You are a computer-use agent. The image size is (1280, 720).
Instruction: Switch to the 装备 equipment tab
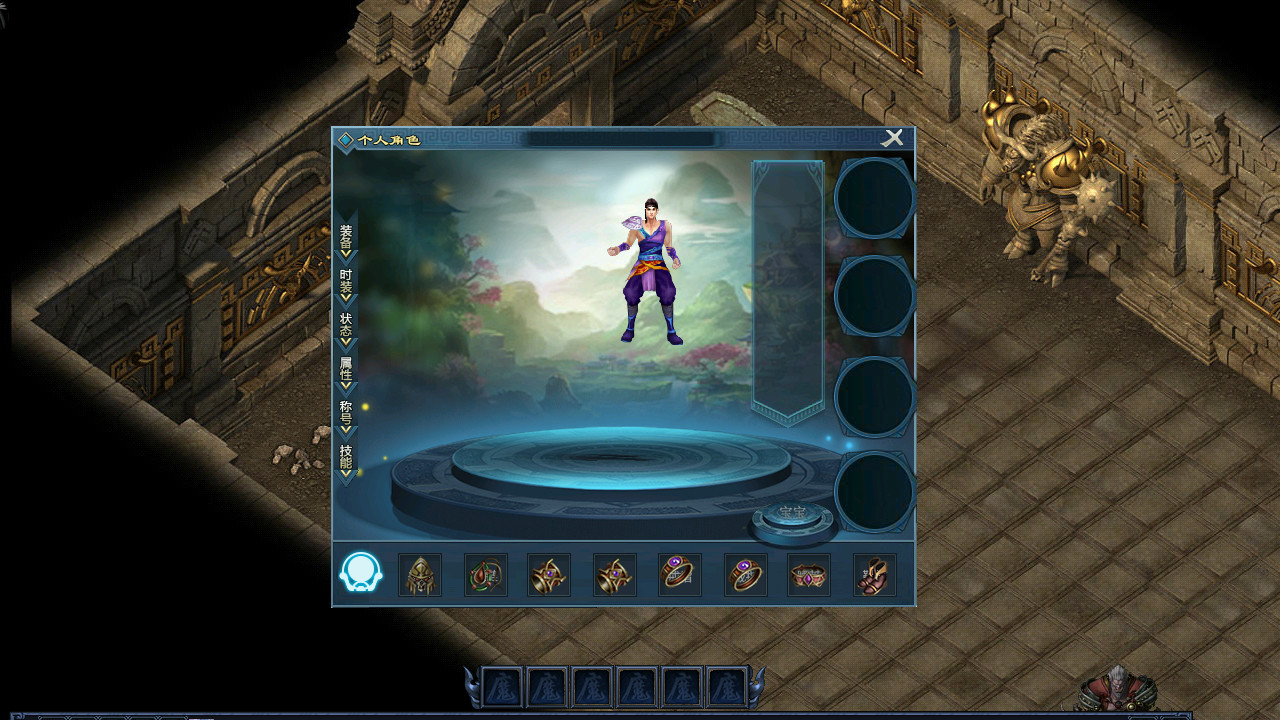coord(346,238)
